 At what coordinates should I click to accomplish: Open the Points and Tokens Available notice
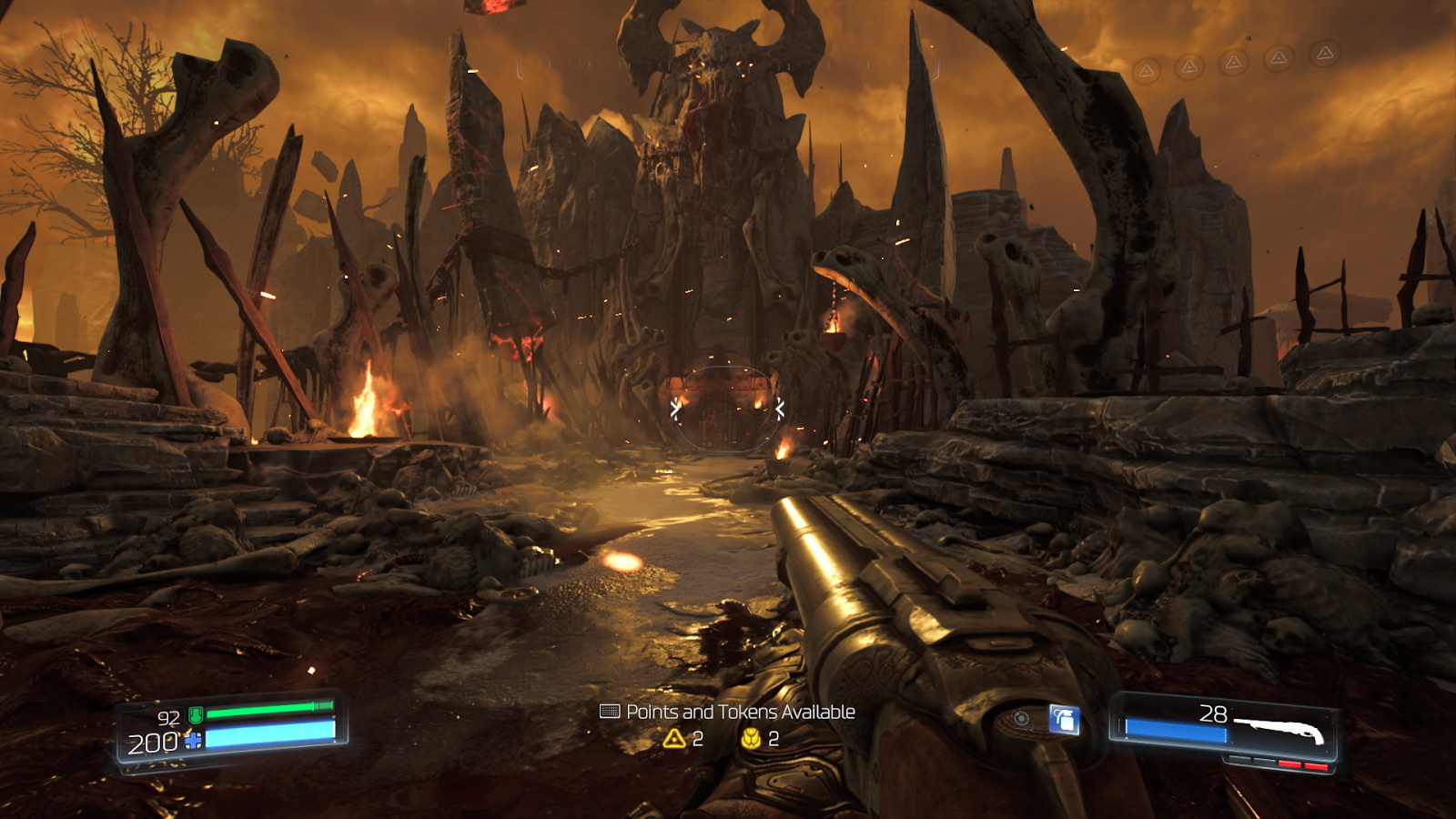(728, 712)
